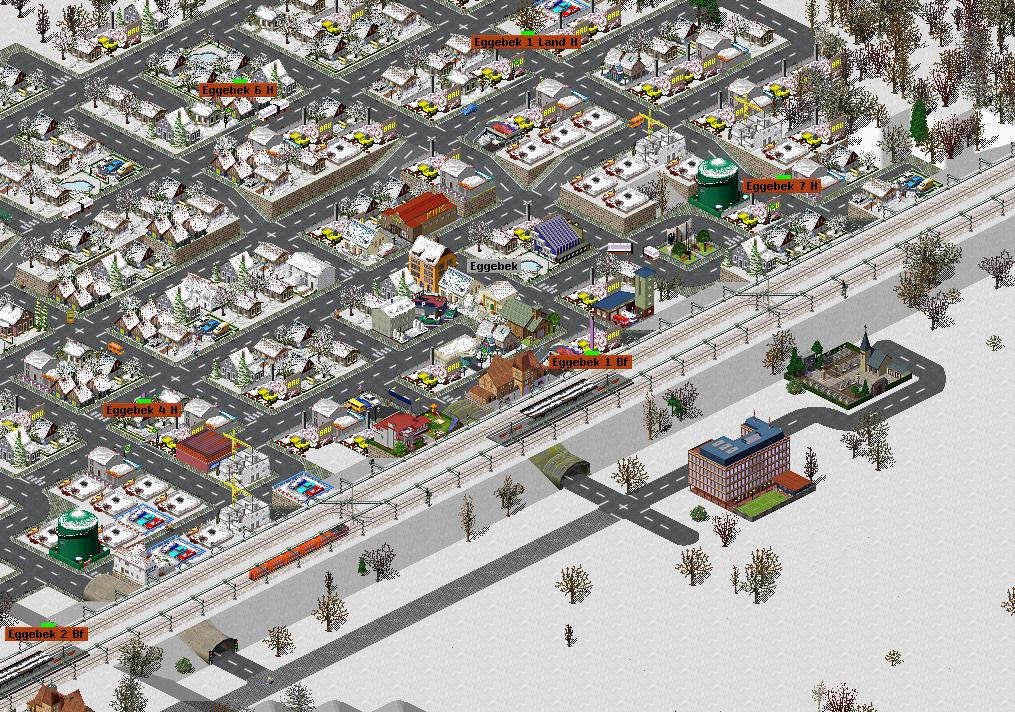Select the Eggebek 4 H stop label
The height and width of the screenshot is (712, 1015).
pyautogui.click(x=142, y=410)
